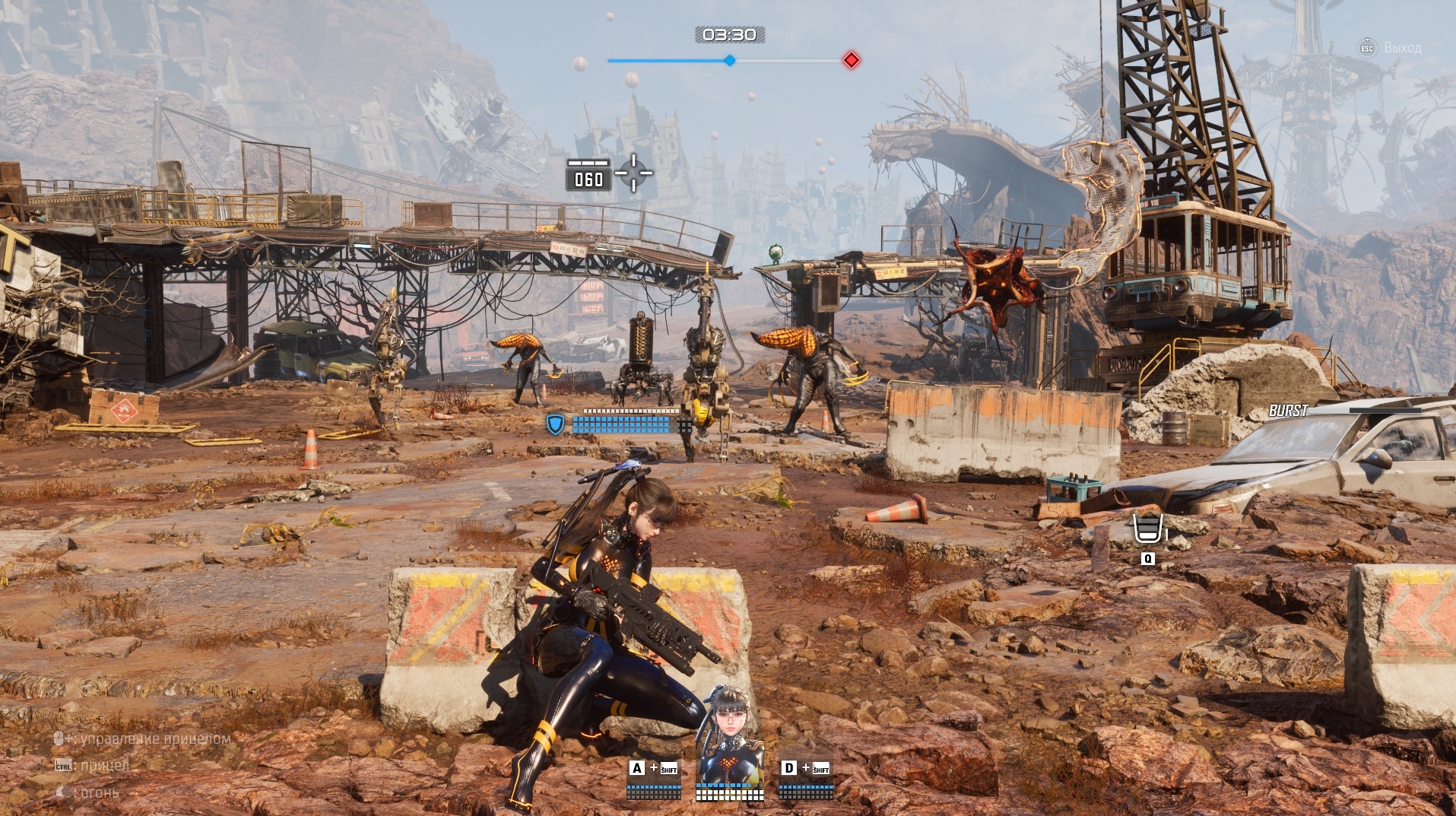
Task: Use the cup-shaped consumable item icon
Action: (x=1147, y=529)
